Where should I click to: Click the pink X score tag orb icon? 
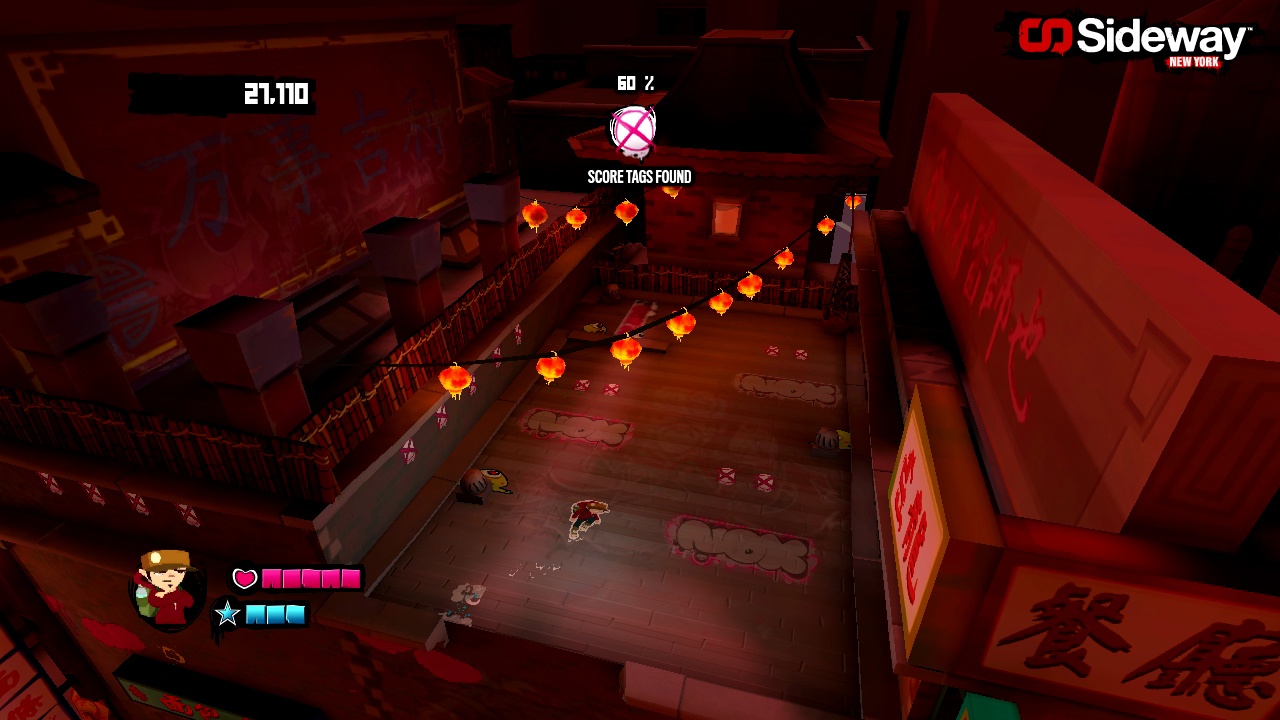630,131
